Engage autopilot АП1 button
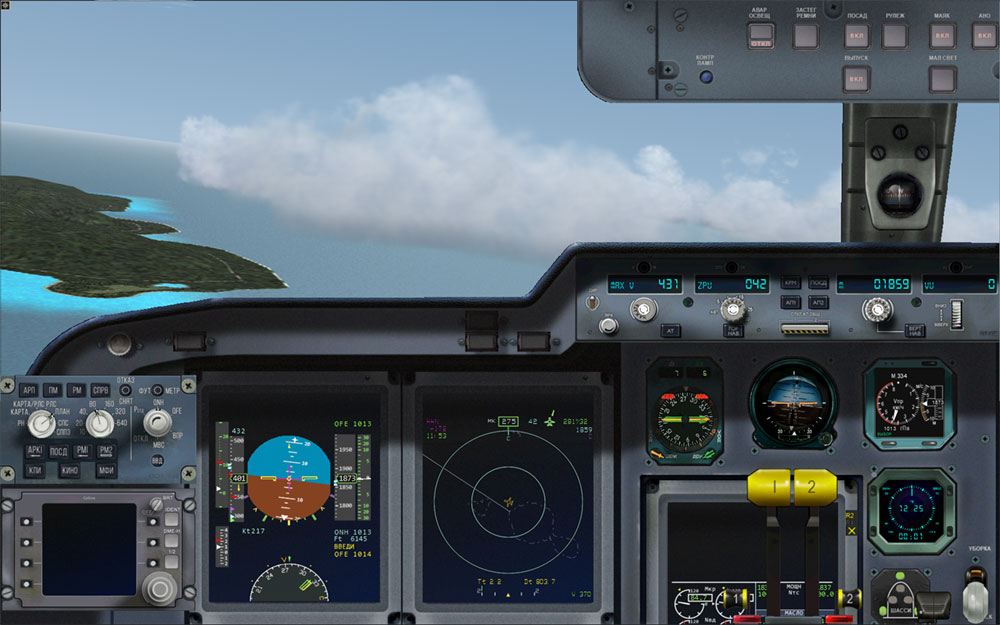Viewport: 1000px width, 625px height. click(791, 302)
